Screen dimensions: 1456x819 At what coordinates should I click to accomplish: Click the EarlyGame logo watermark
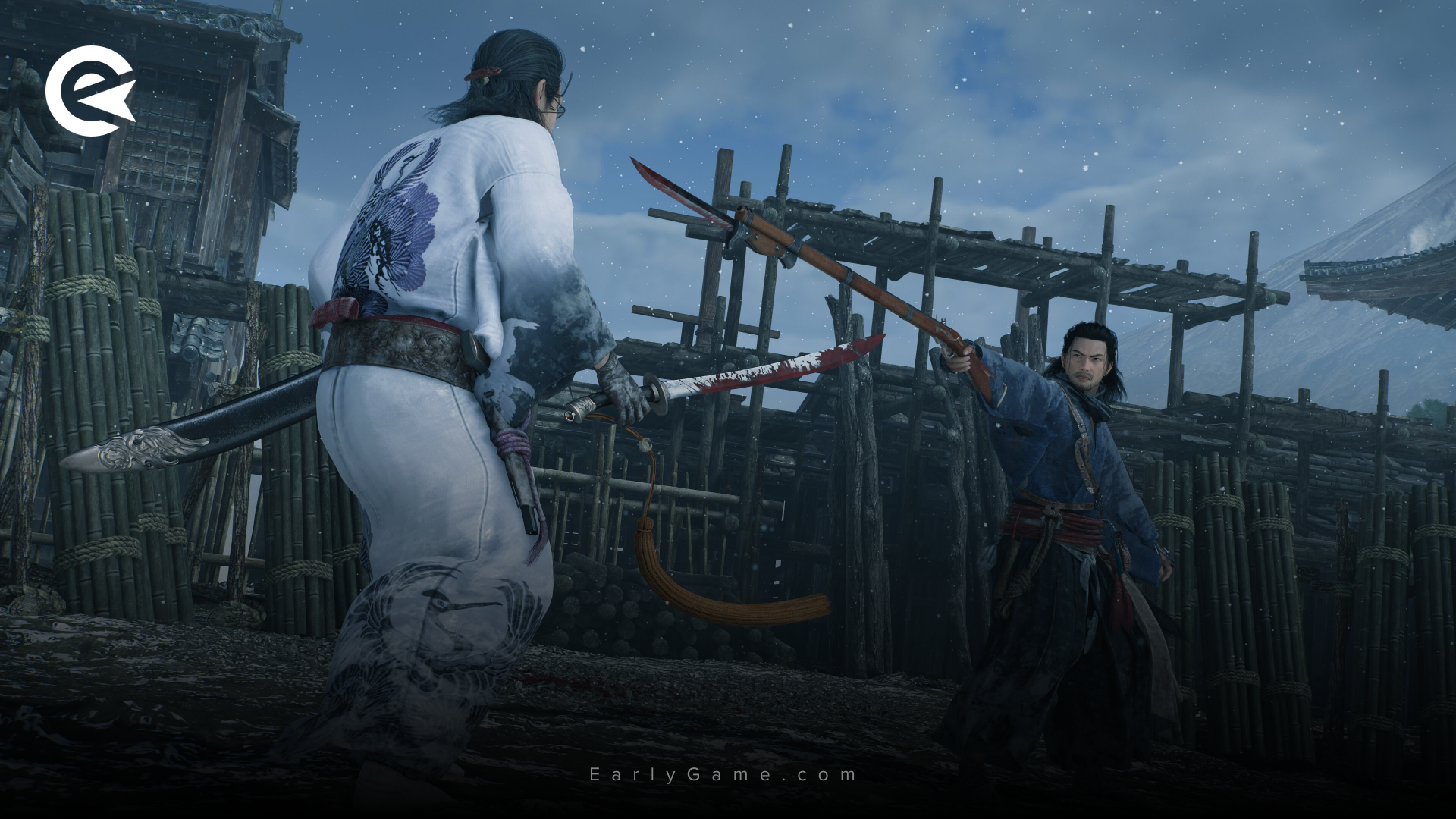[89, 91]
